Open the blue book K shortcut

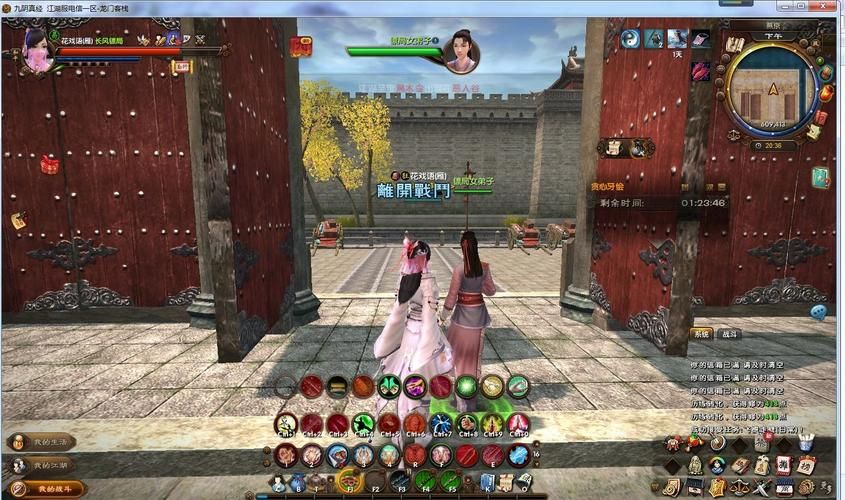487,482
